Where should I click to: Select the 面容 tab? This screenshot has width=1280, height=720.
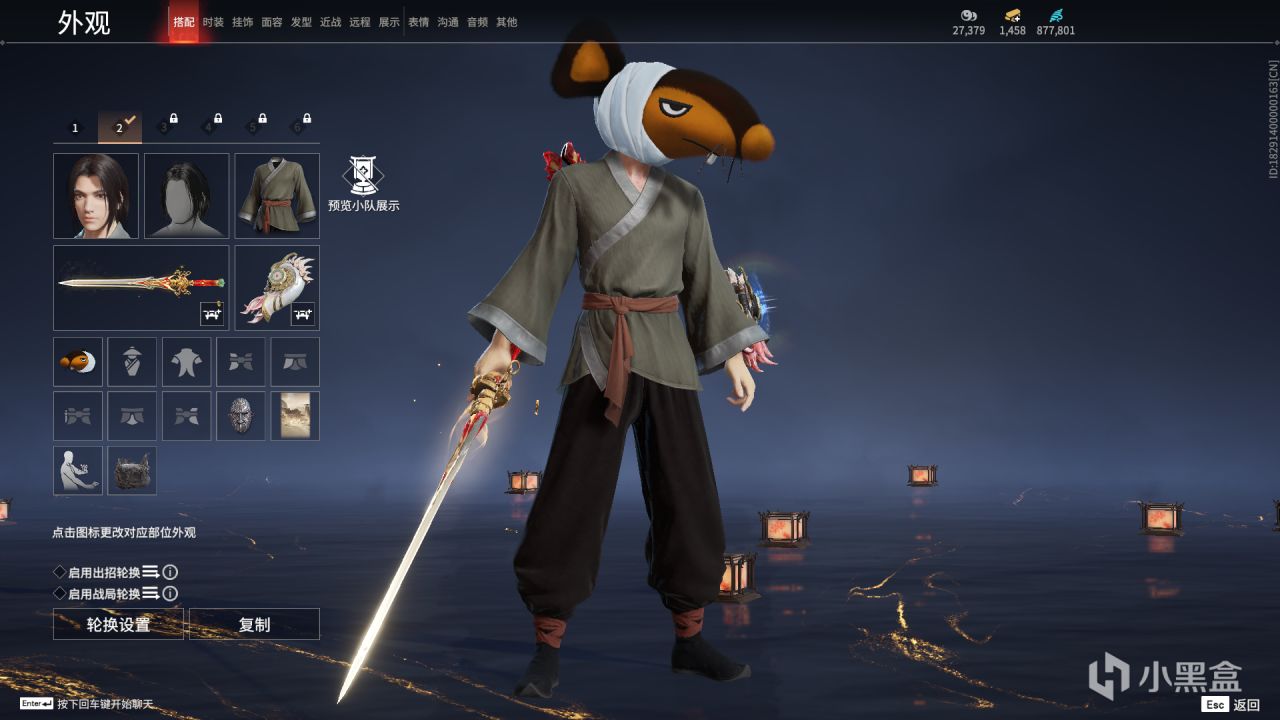point(271,22)
